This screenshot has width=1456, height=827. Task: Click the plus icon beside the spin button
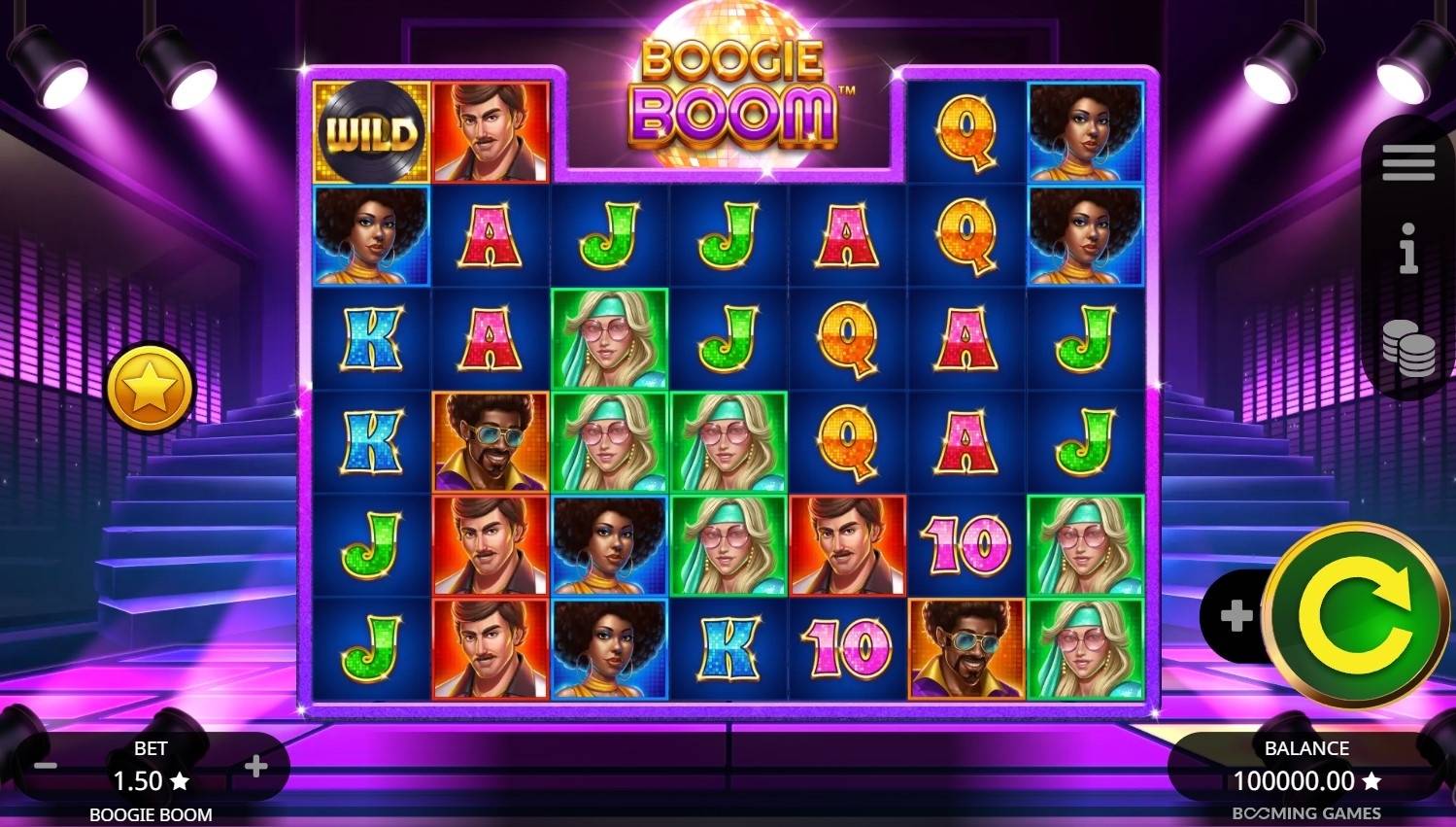click(1236, 616)
